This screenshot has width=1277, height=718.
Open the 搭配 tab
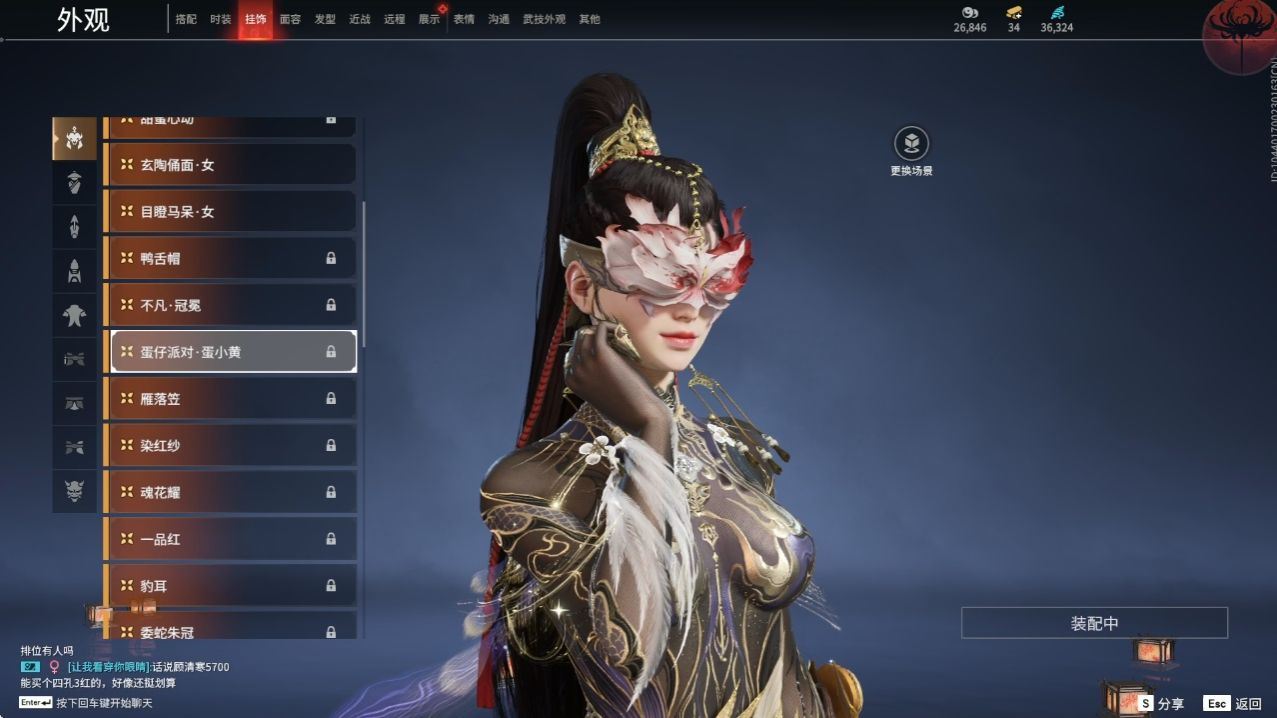coord(186,19)
